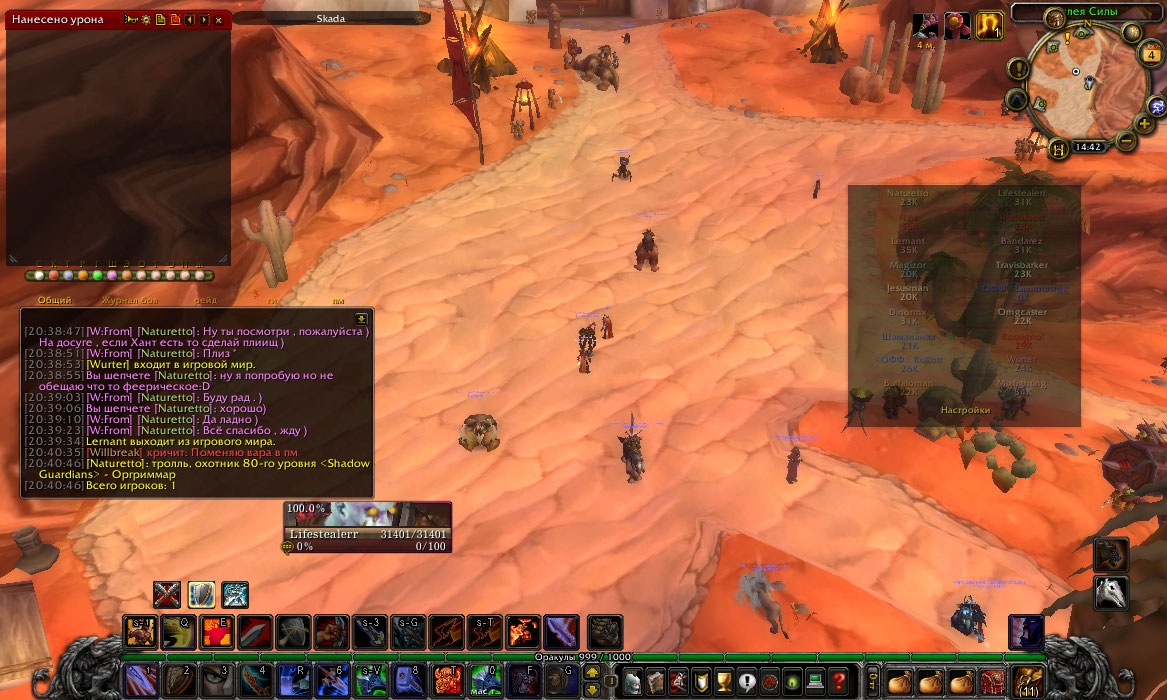Switch to the рейд chat tab

(x=206, y=300)
